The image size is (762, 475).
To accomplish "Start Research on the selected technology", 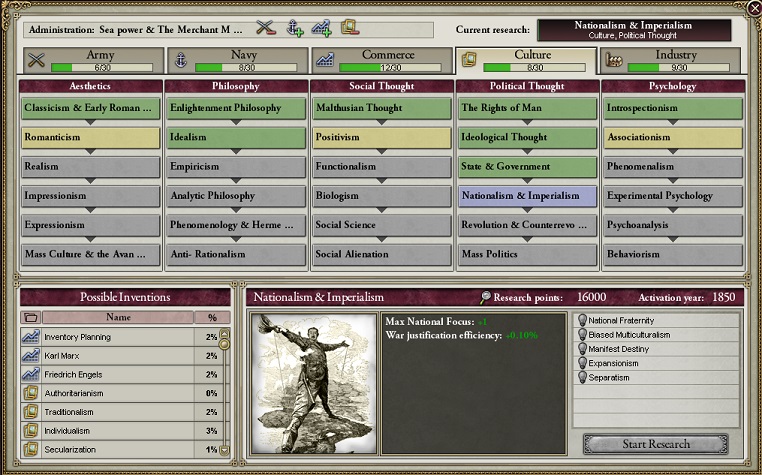I will coord(655,444).
